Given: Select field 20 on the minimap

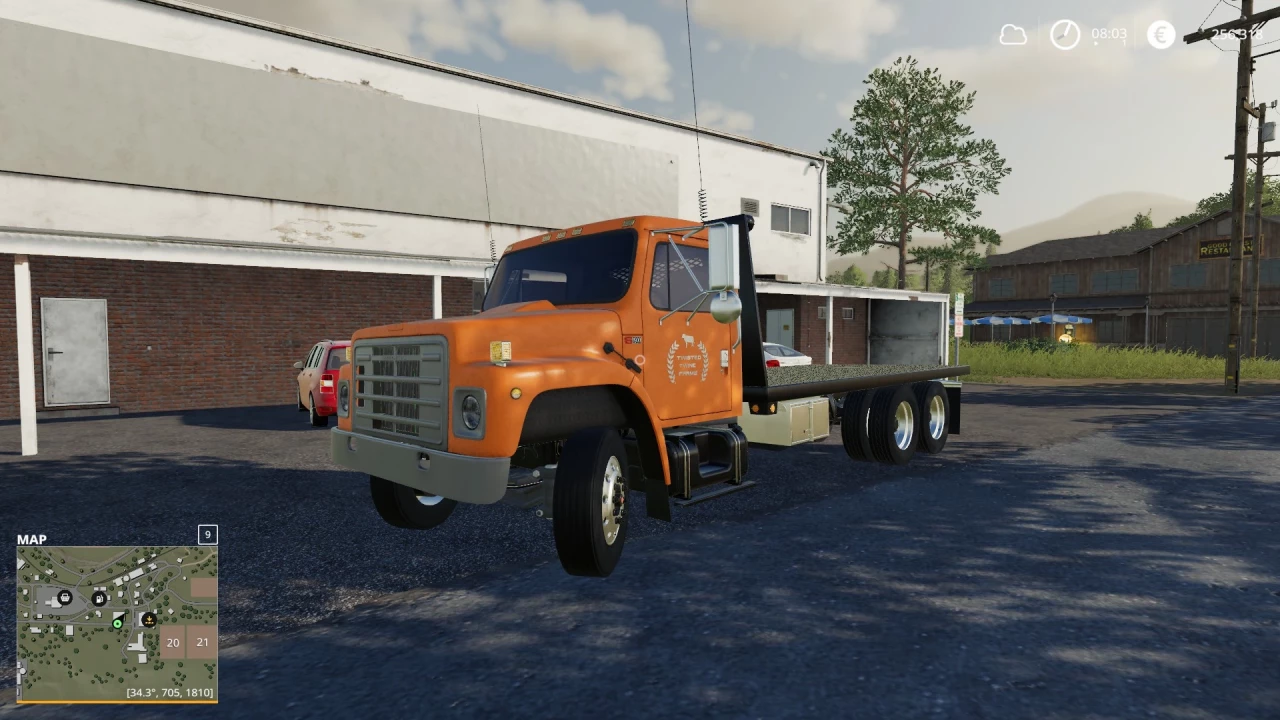Looking at the screenshot, I should (x=172, y=643).
